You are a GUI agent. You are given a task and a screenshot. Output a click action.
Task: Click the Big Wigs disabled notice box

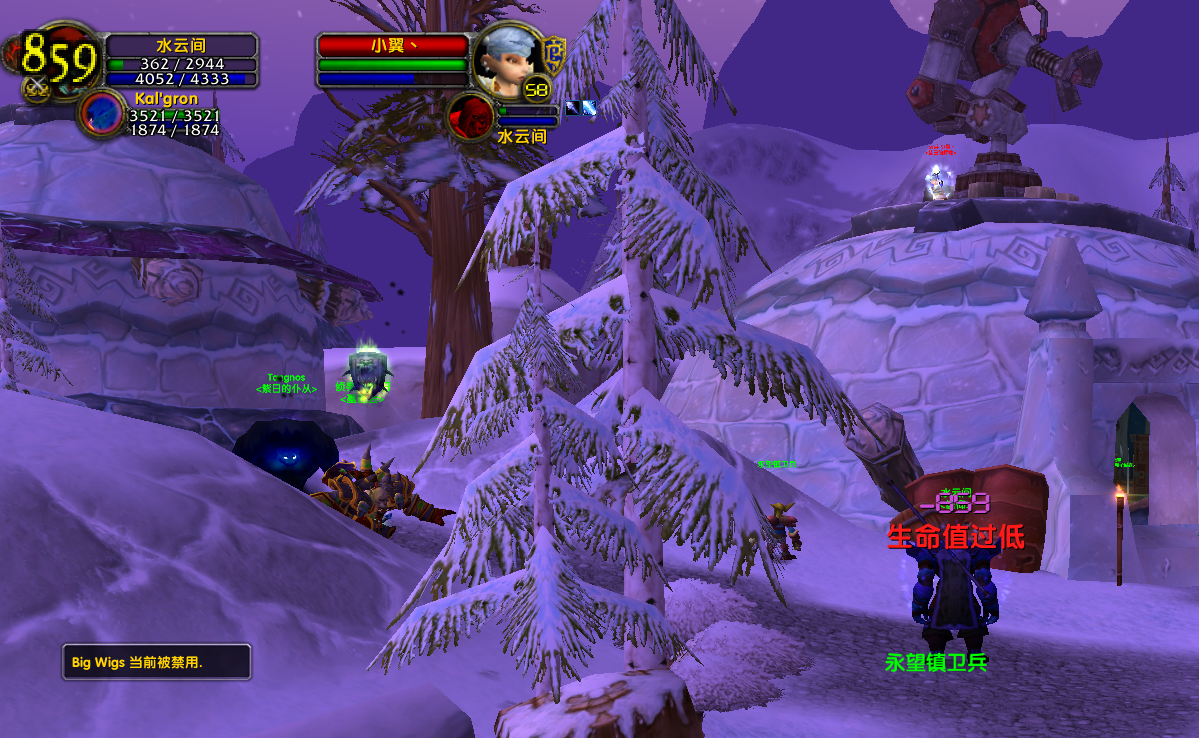click(156, 662)
